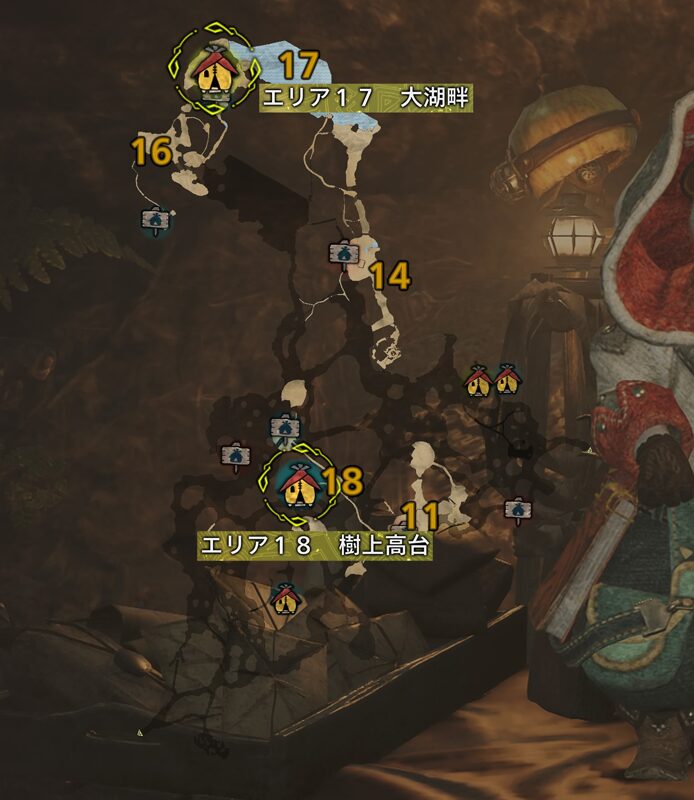
Task: Choose the area number 14 marker
Action: coord(391,276)
